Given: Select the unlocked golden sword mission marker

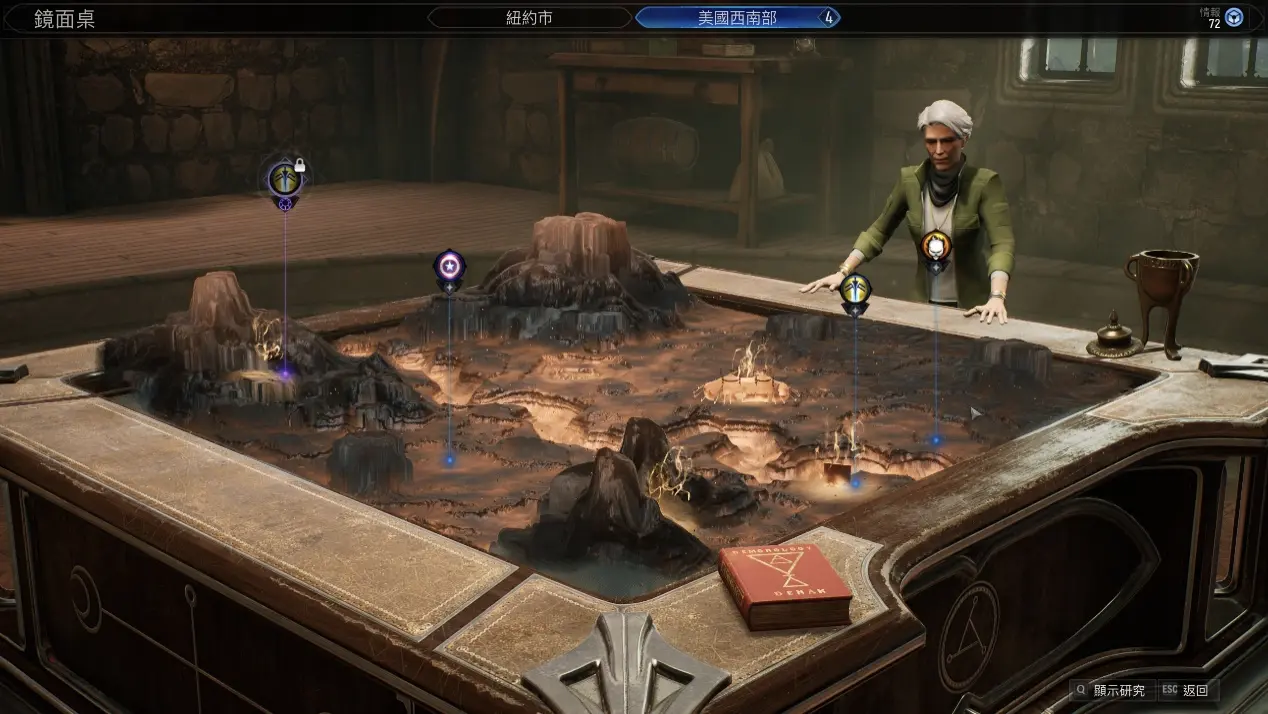Looking at the screenshot, I should pos(855,290).
